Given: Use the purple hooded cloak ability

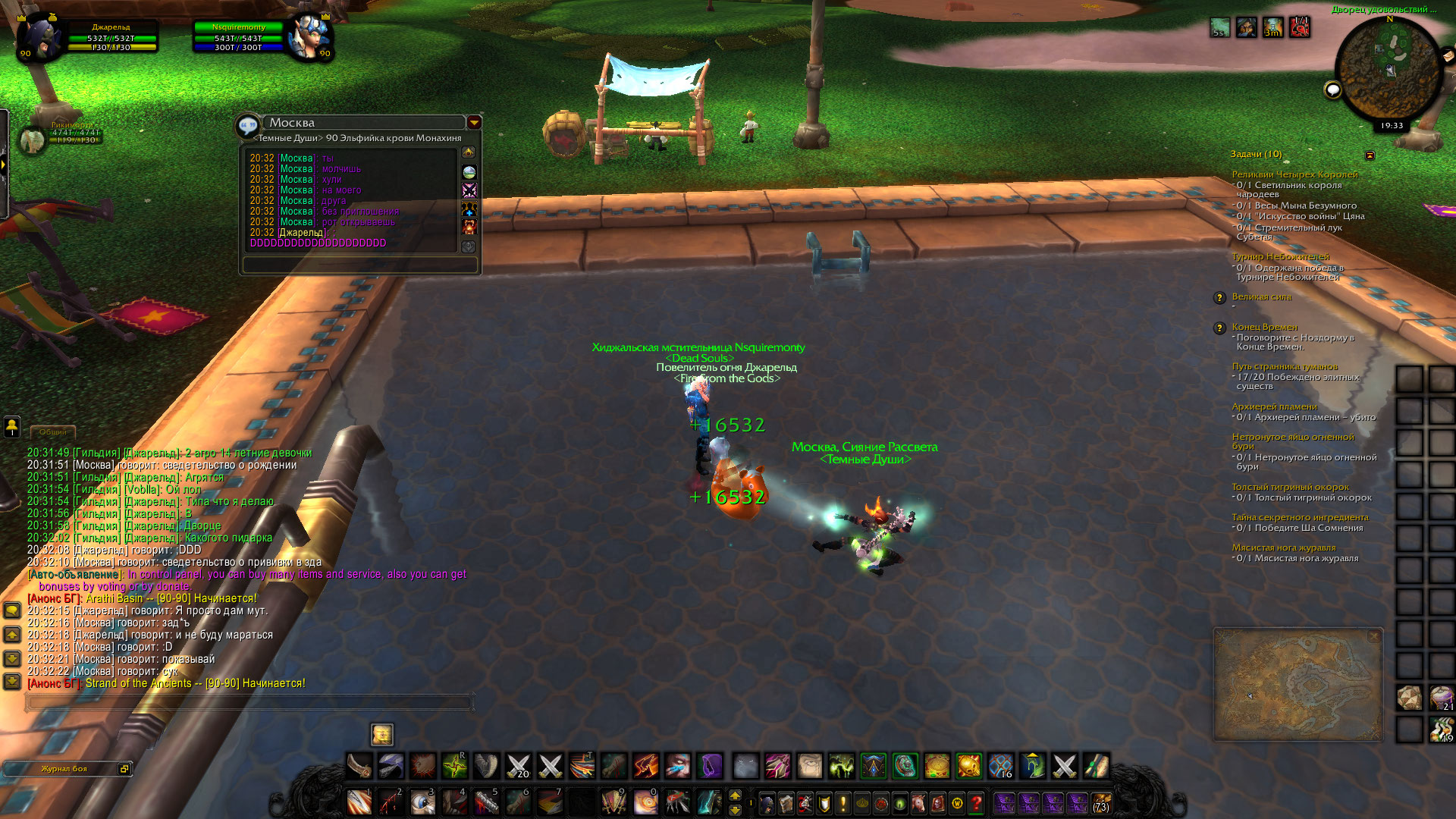Looking at the screenshot, I should (711, 766).
